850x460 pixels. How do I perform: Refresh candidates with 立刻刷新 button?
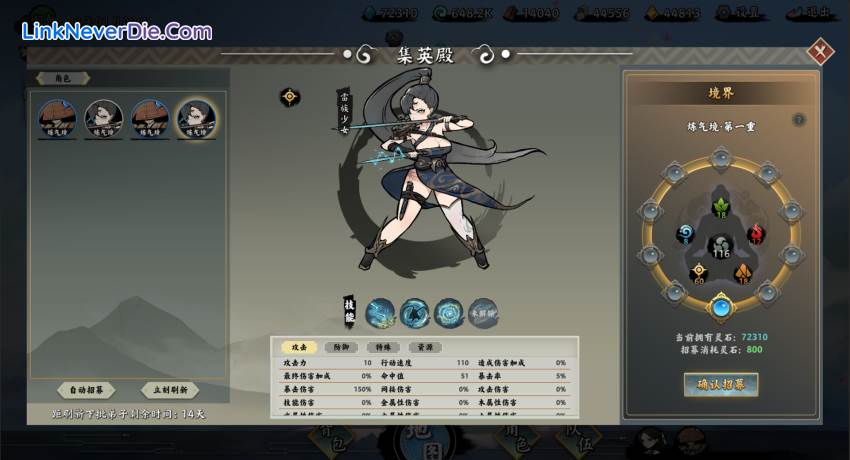pos(169,390)
